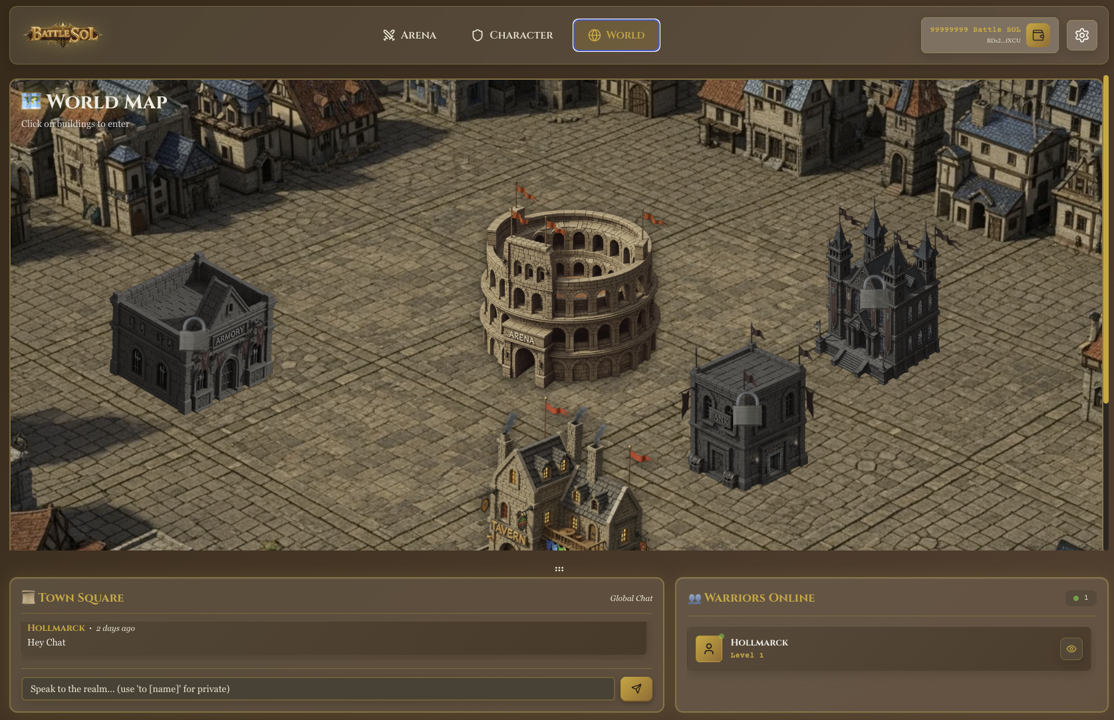This screenshot has height=720, width=1114.
Task: Select the World tab
Action: 616,35
